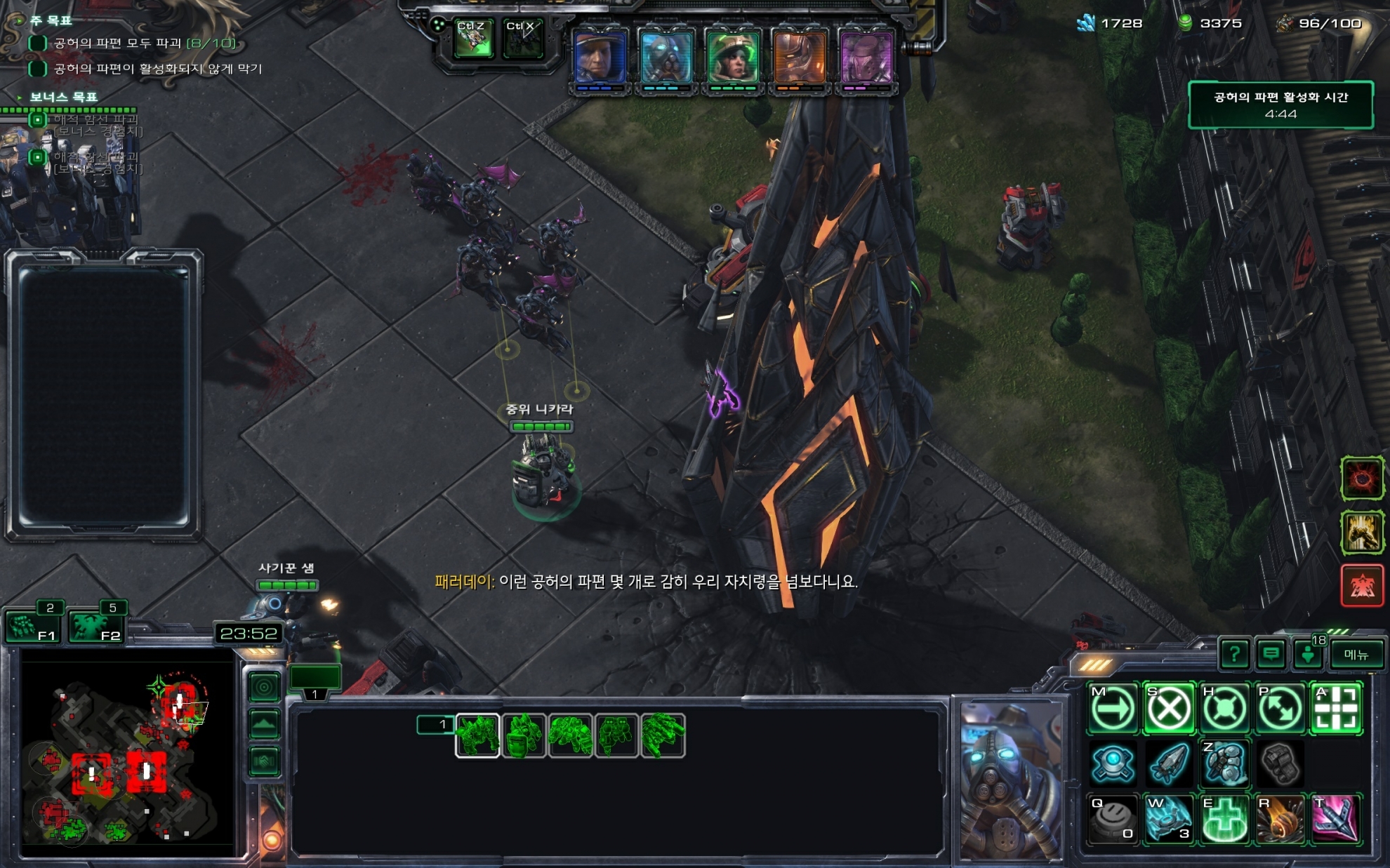This screenshot has width=1390, height=868.
Task: Open the chat message window
Action: [1271, 655]
